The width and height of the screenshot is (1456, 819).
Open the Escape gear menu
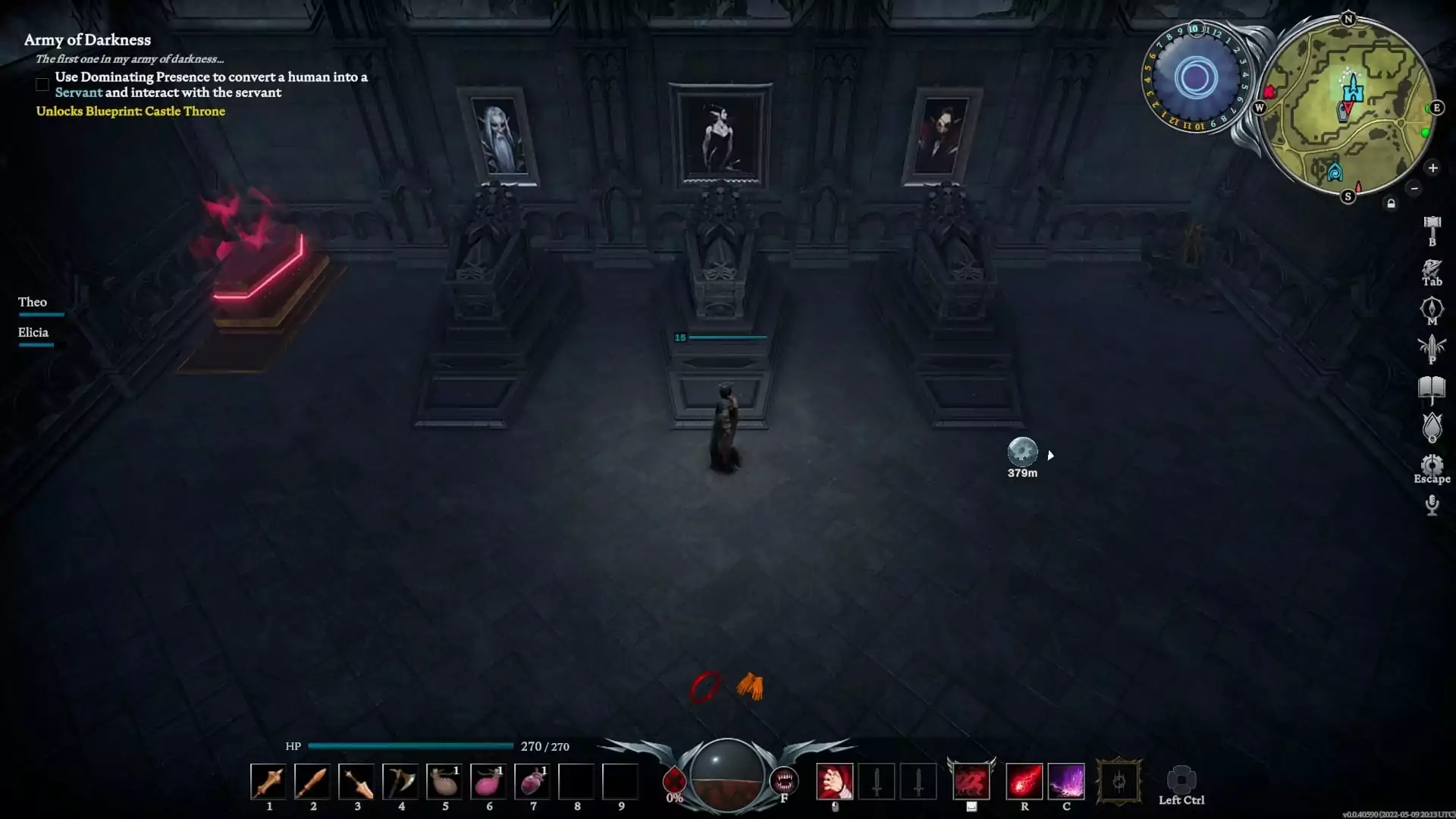point(1432,466)
